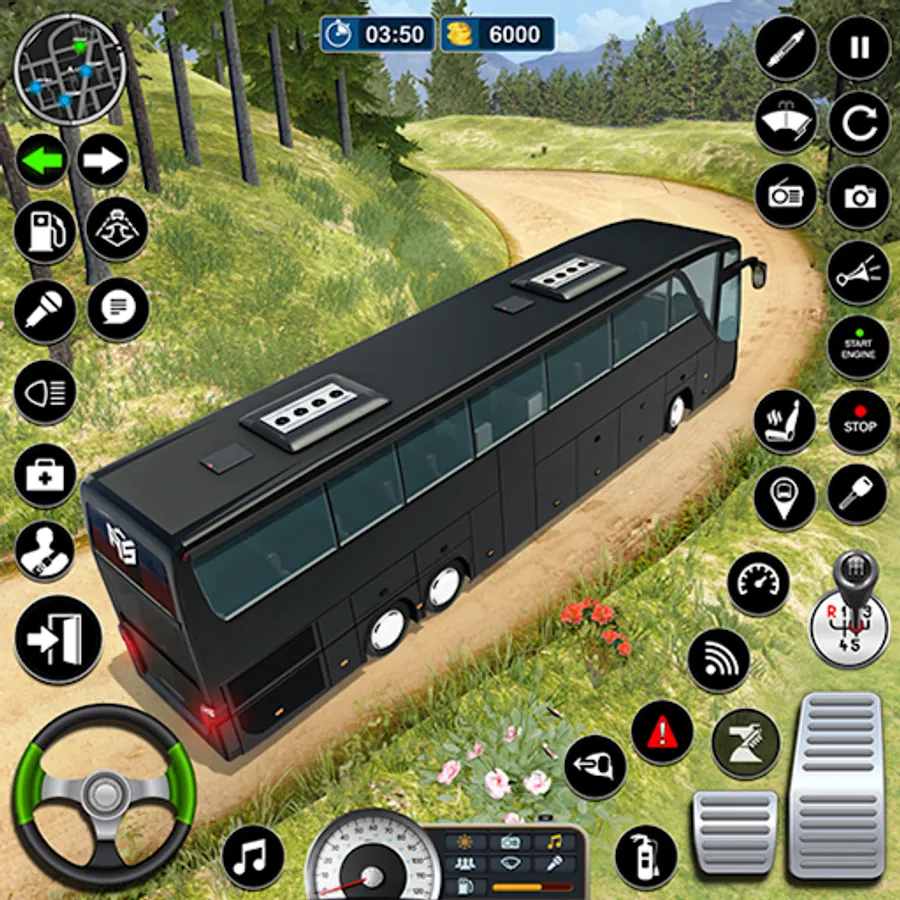Switch camera view with camera icon

tap(859, 195)
